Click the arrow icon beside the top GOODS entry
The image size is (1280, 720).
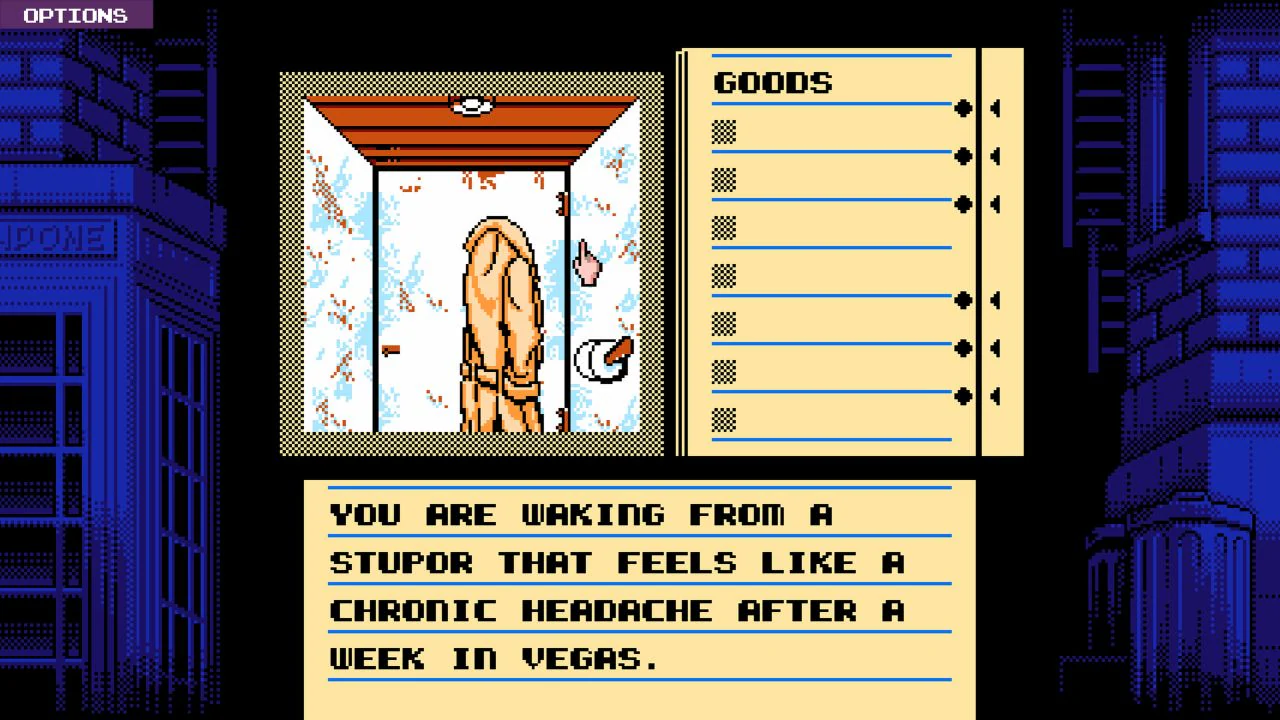click(x=995, y=109)
